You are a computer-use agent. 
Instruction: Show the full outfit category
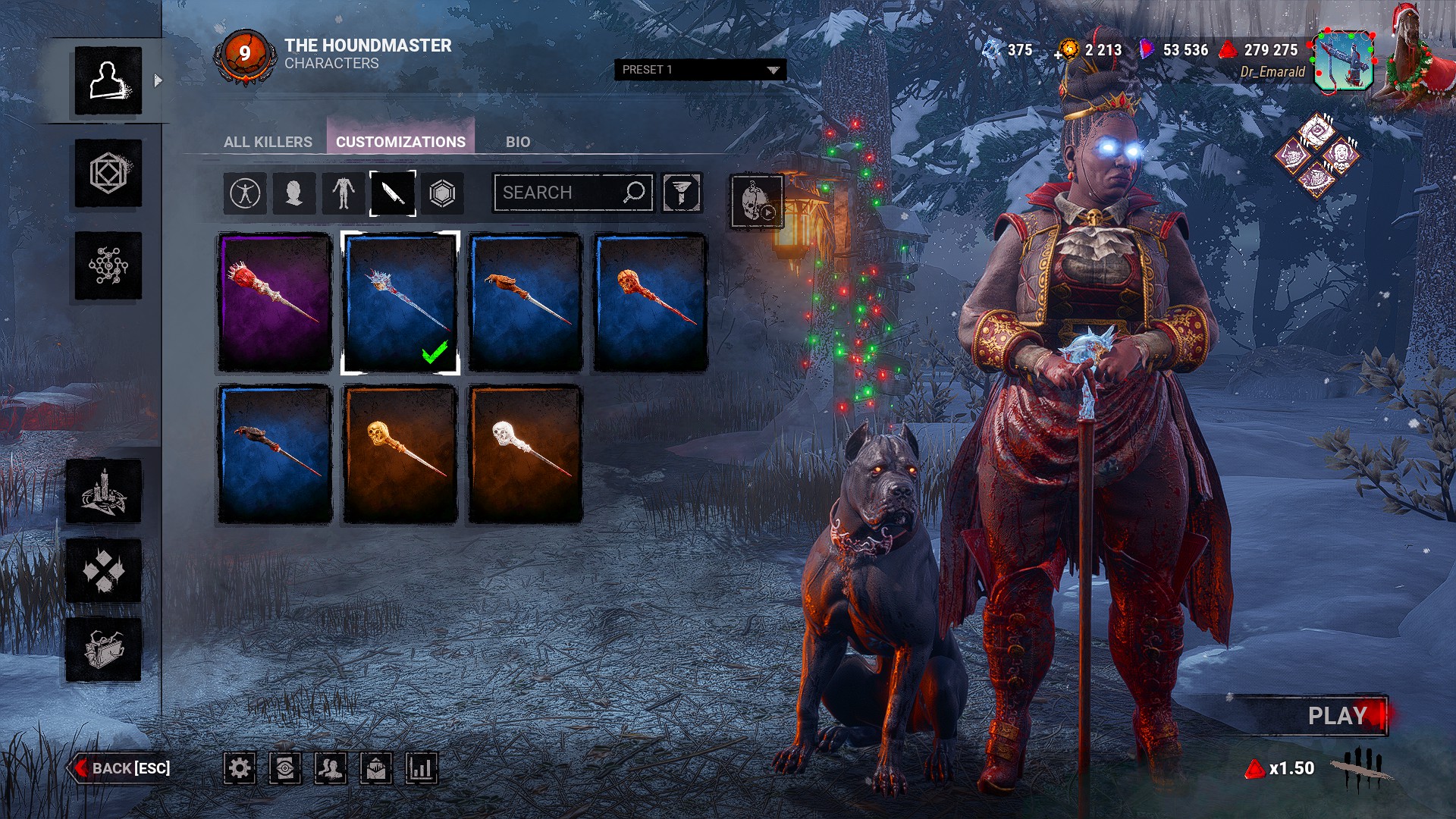click(x=245, y=193)
